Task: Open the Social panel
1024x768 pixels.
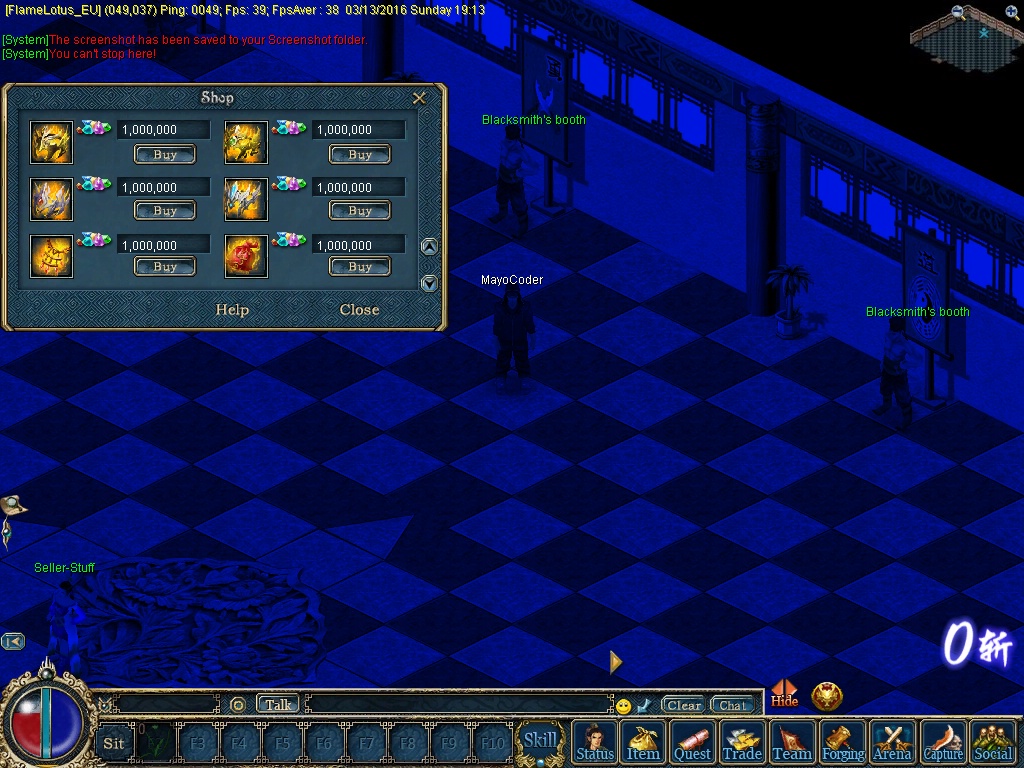Action: tap(993, 742)
